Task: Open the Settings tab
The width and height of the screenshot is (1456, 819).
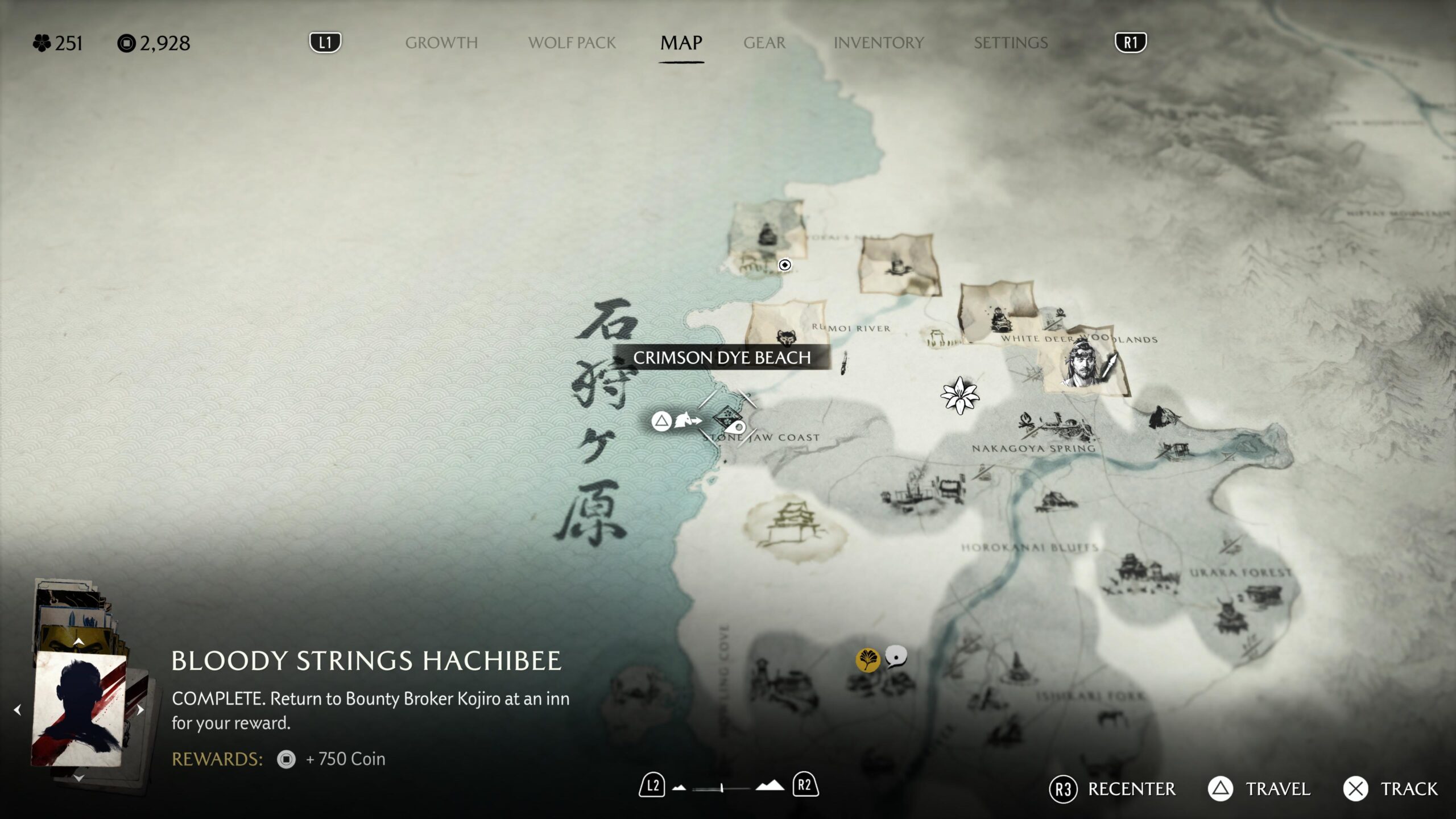Action: pyautogui.click(x=1010, y=43)
